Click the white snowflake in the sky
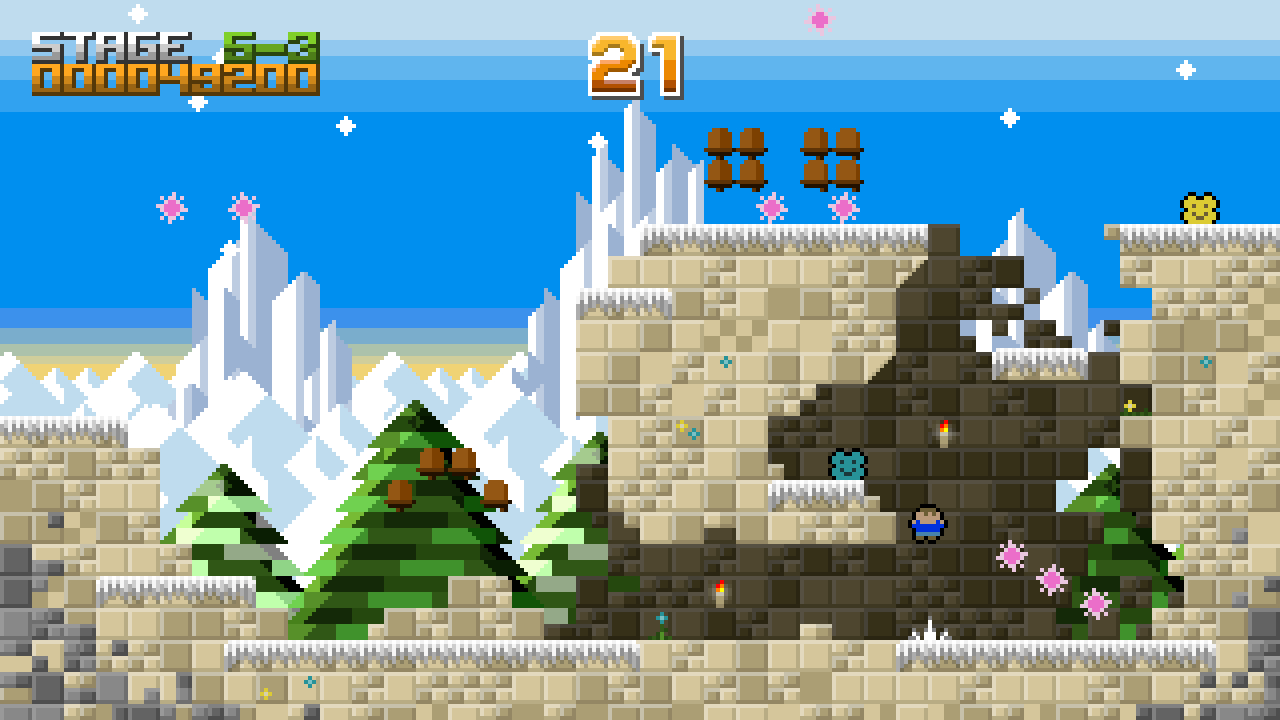Image resolution: width=1280 pixels, height=720 pixels. pos(345,125)
